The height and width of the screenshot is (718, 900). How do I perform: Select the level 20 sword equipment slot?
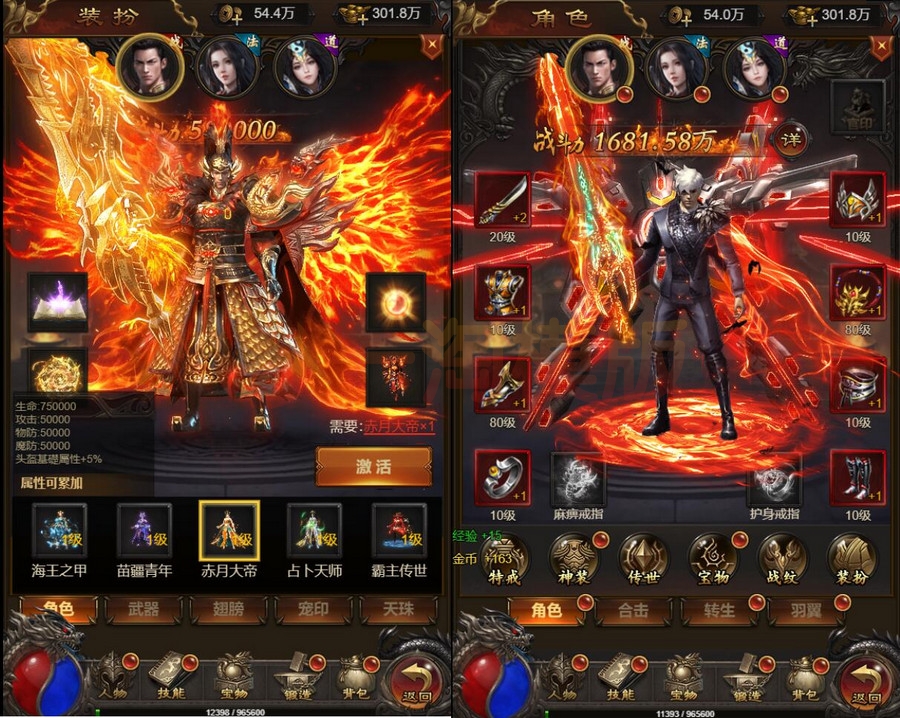click(502, 199)
